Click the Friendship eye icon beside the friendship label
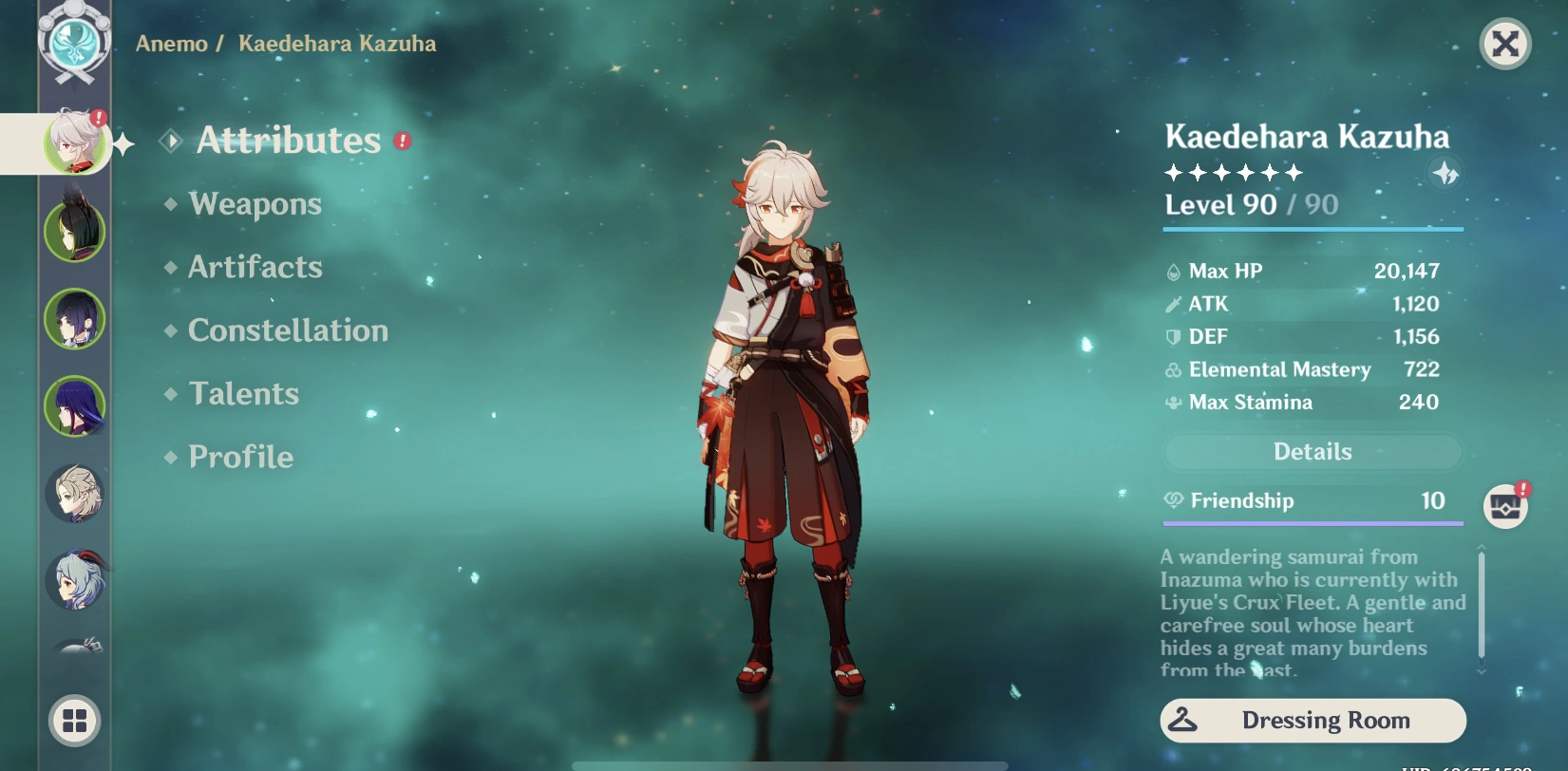Viewport: 1568px width, 771px height. [1174, 500]
